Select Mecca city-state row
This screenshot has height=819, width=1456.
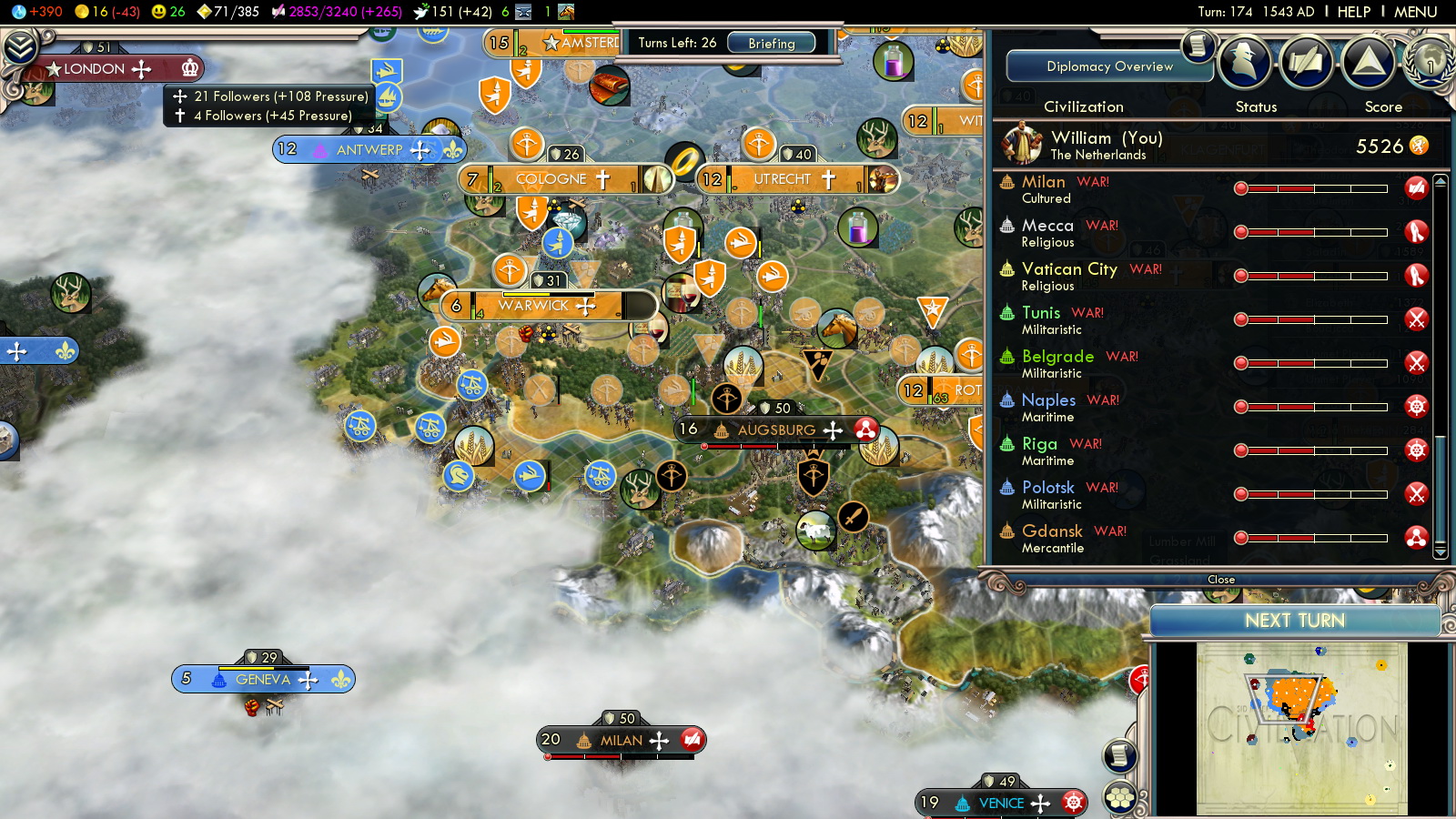point(1047,226)
